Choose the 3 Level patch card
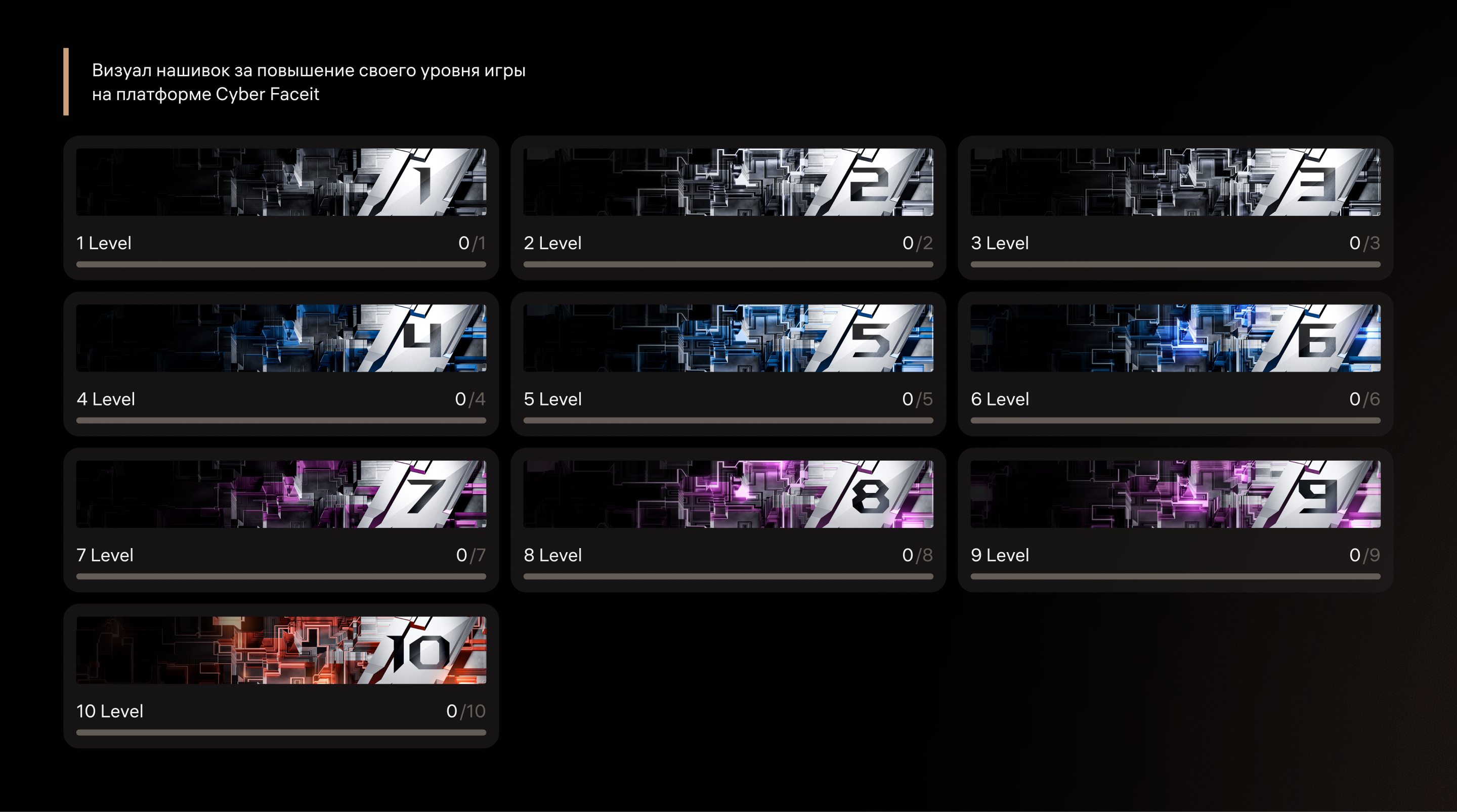Screen dimensions: 1457x812 (x=1175, y=207)
